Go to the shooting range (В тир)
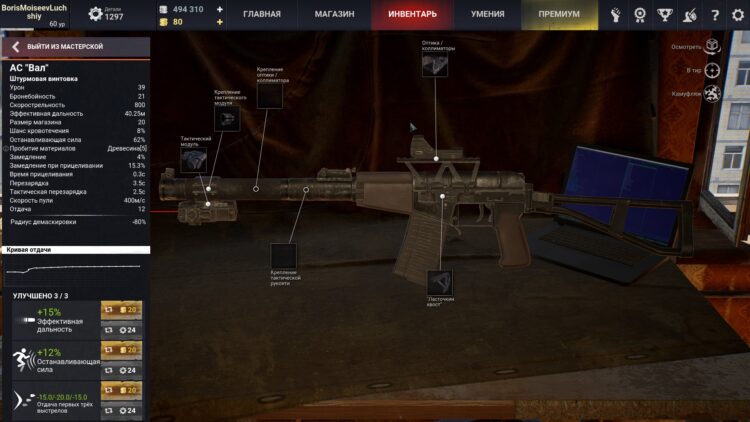The height and width of the screenshot is (422, 750). (x=711, y=71)
